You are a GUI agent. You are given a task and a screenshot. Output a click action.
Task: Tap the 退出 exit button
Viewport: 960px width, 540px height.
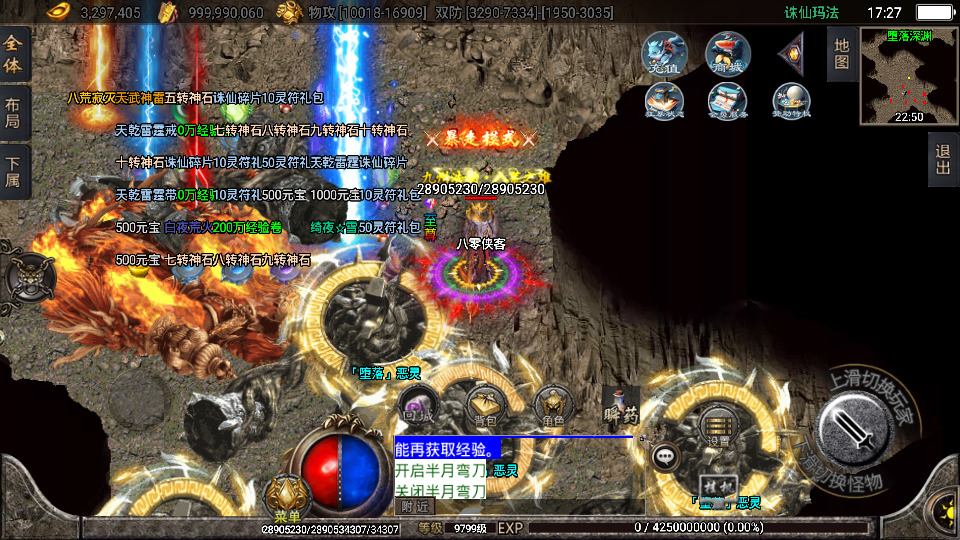942,160
